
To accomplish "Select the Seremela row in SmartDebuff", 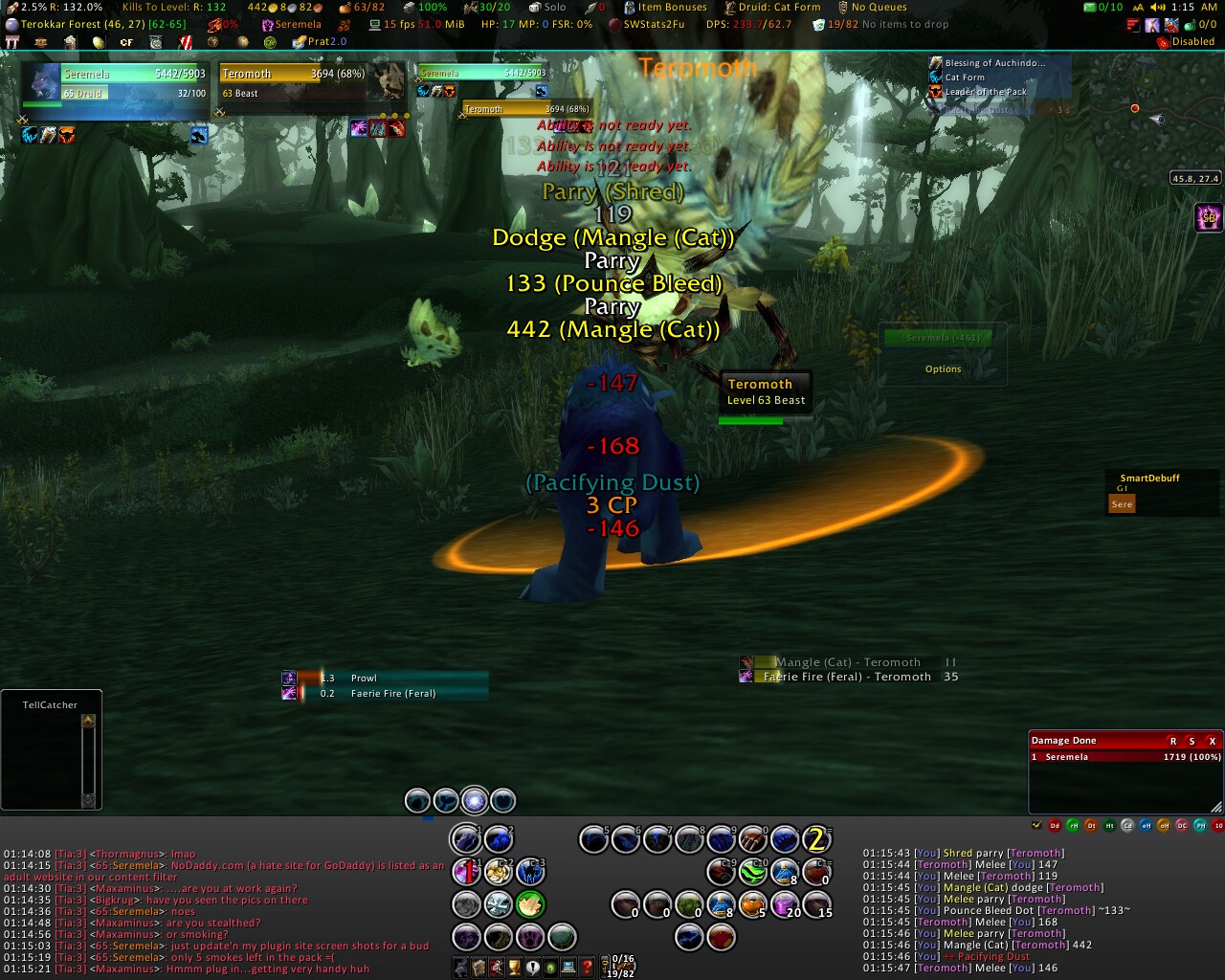I will click(1122, 503).
